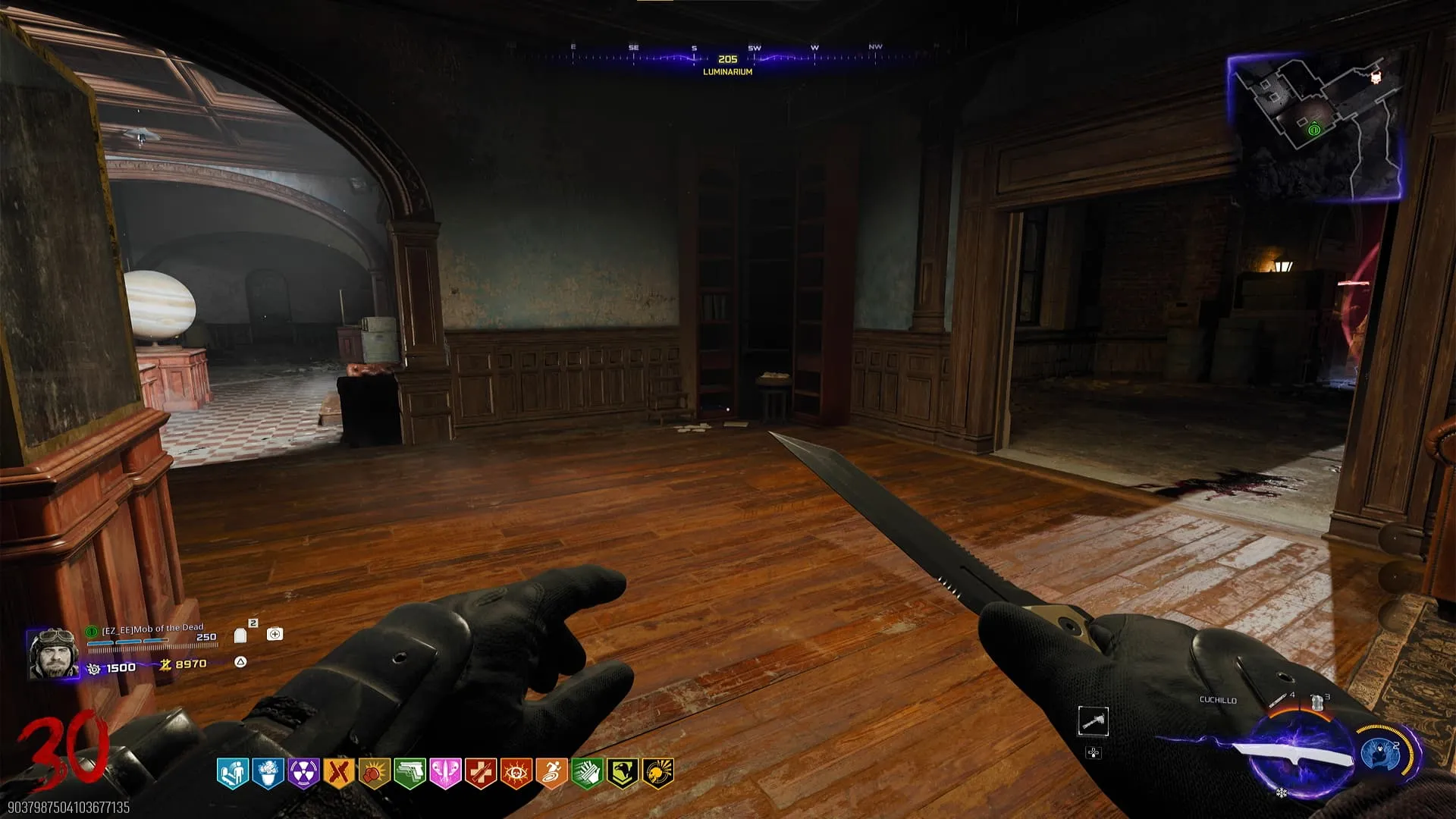Click the green pistols Speed Cola perk
Viewport: 1456px width, 819px height.
point(409,773)
